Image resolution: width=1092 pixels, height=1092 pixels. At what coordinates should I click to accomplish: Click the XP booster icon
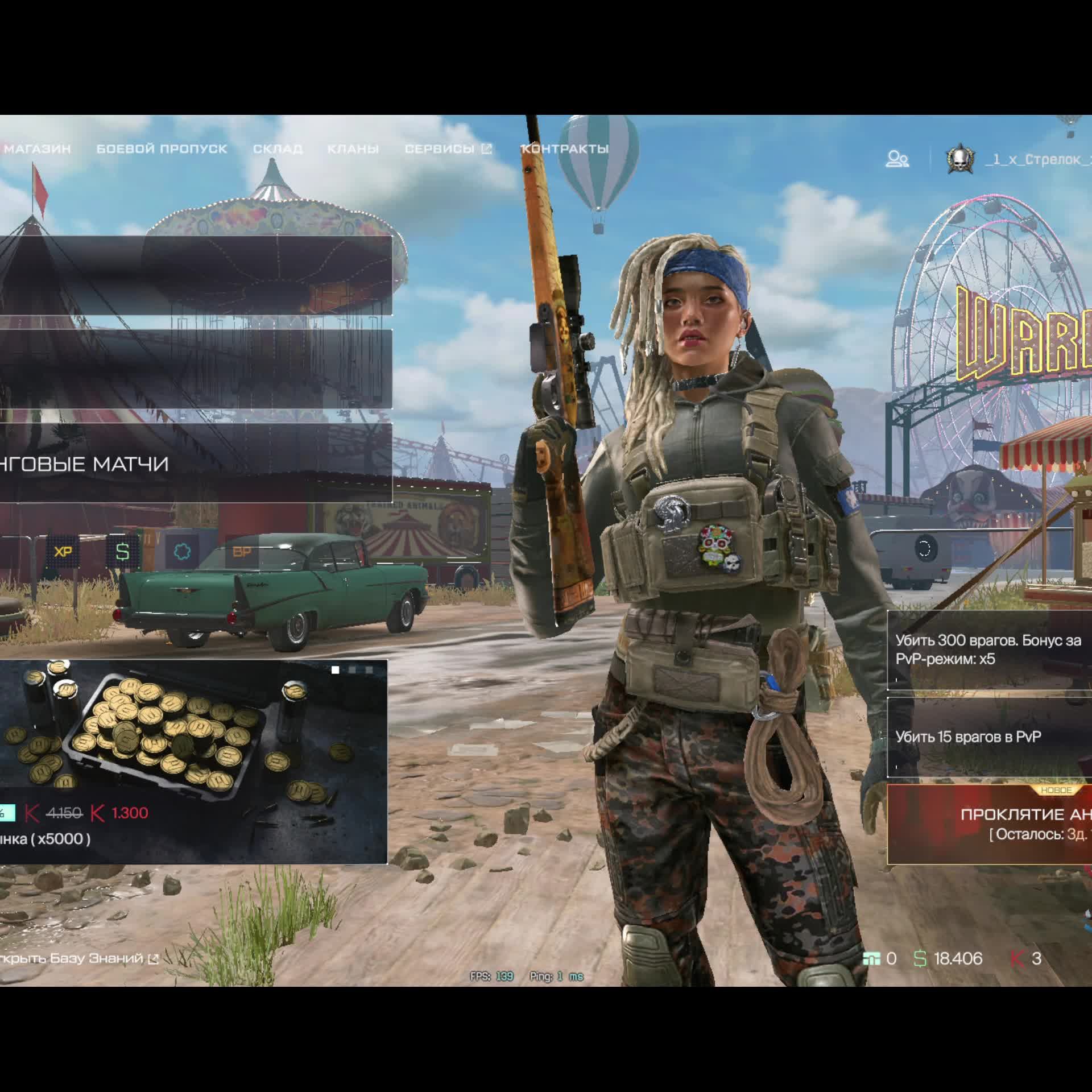tap(63, 552)
